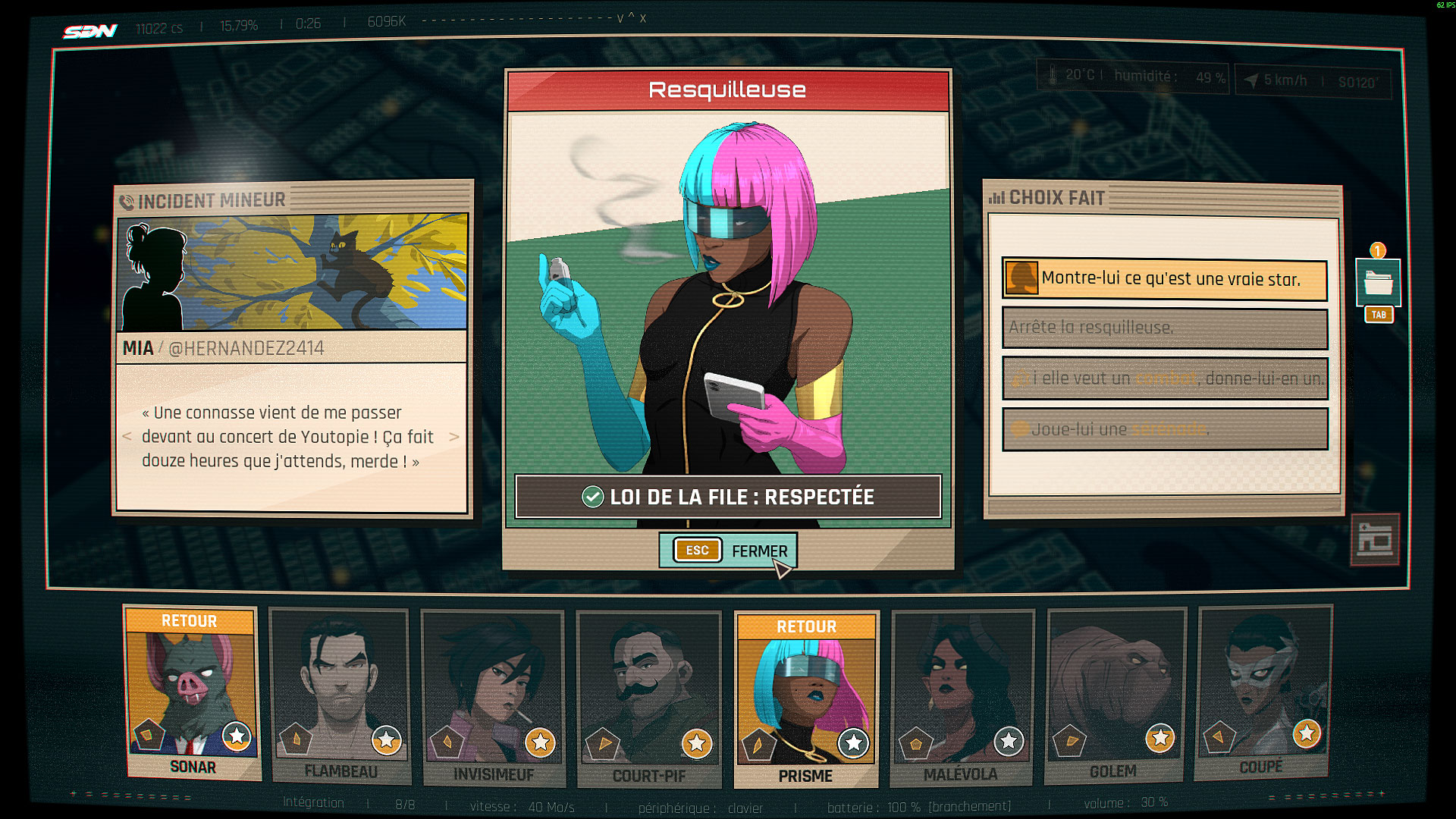Choose the "Arrête la resquilleuse" option

click(1164, 328)
